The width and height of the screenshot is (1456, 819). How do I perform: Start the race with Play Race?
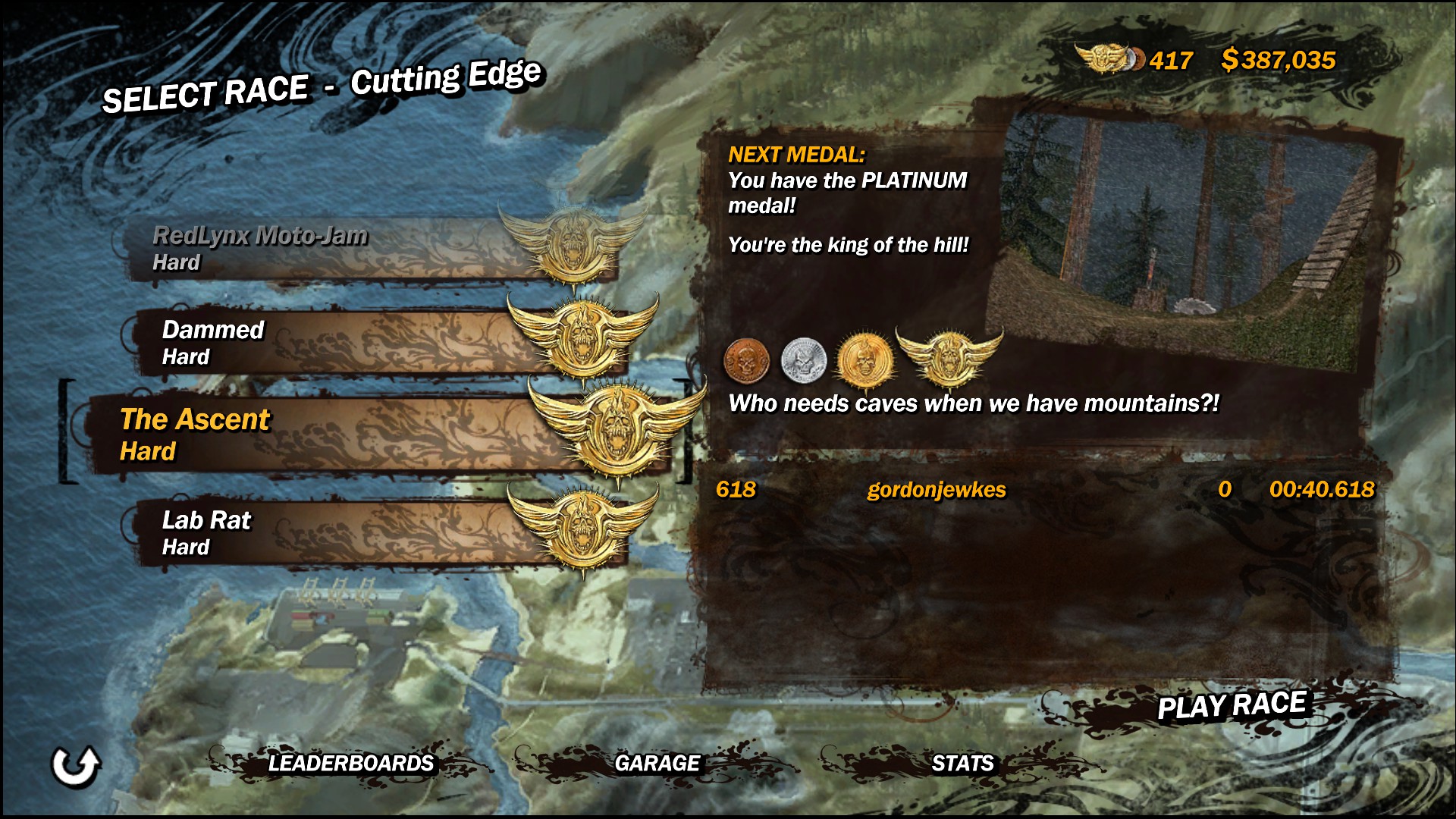coord(1231,705)
